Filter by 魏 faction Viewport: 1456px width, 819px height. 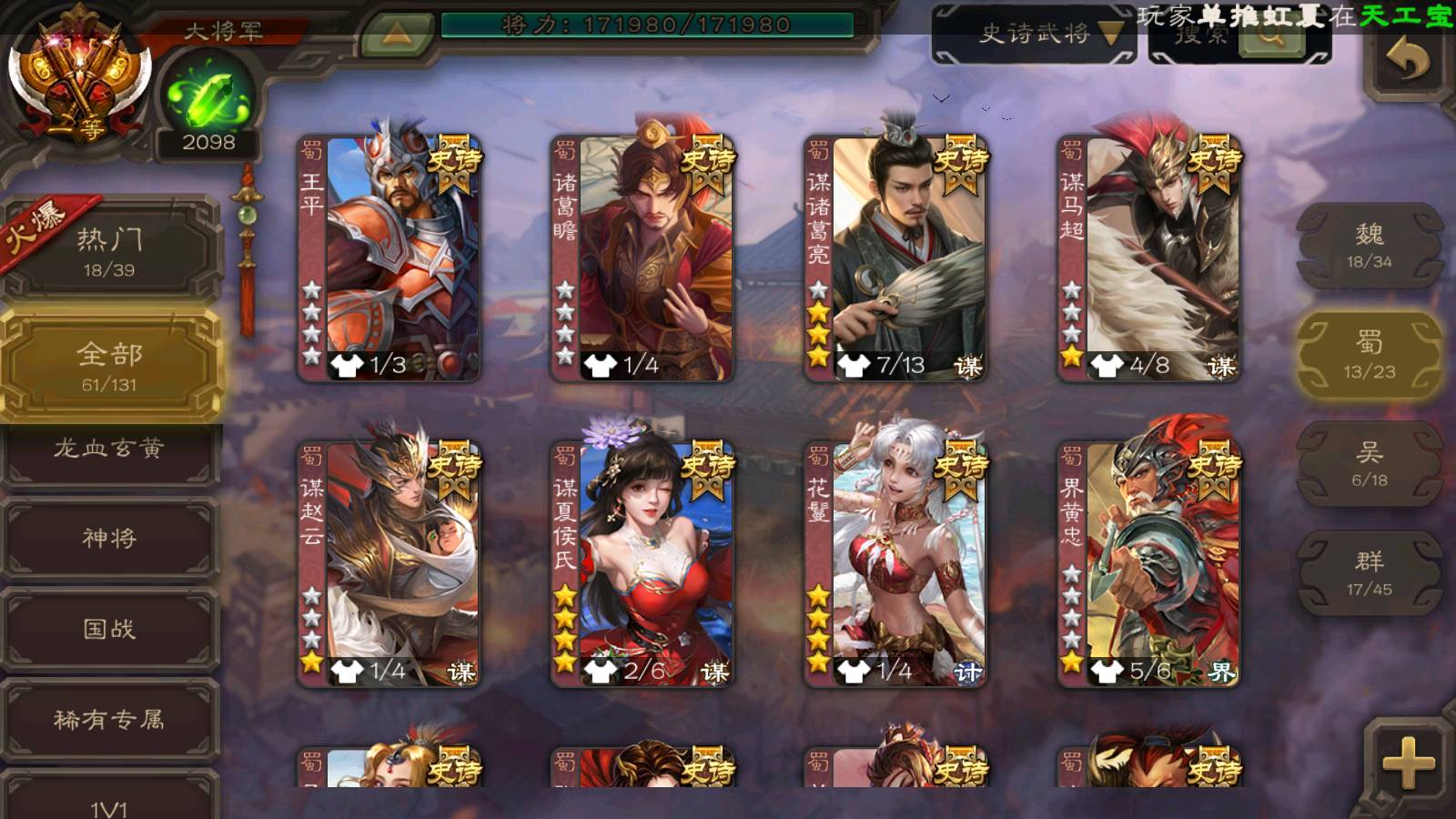click(1369, 246)
